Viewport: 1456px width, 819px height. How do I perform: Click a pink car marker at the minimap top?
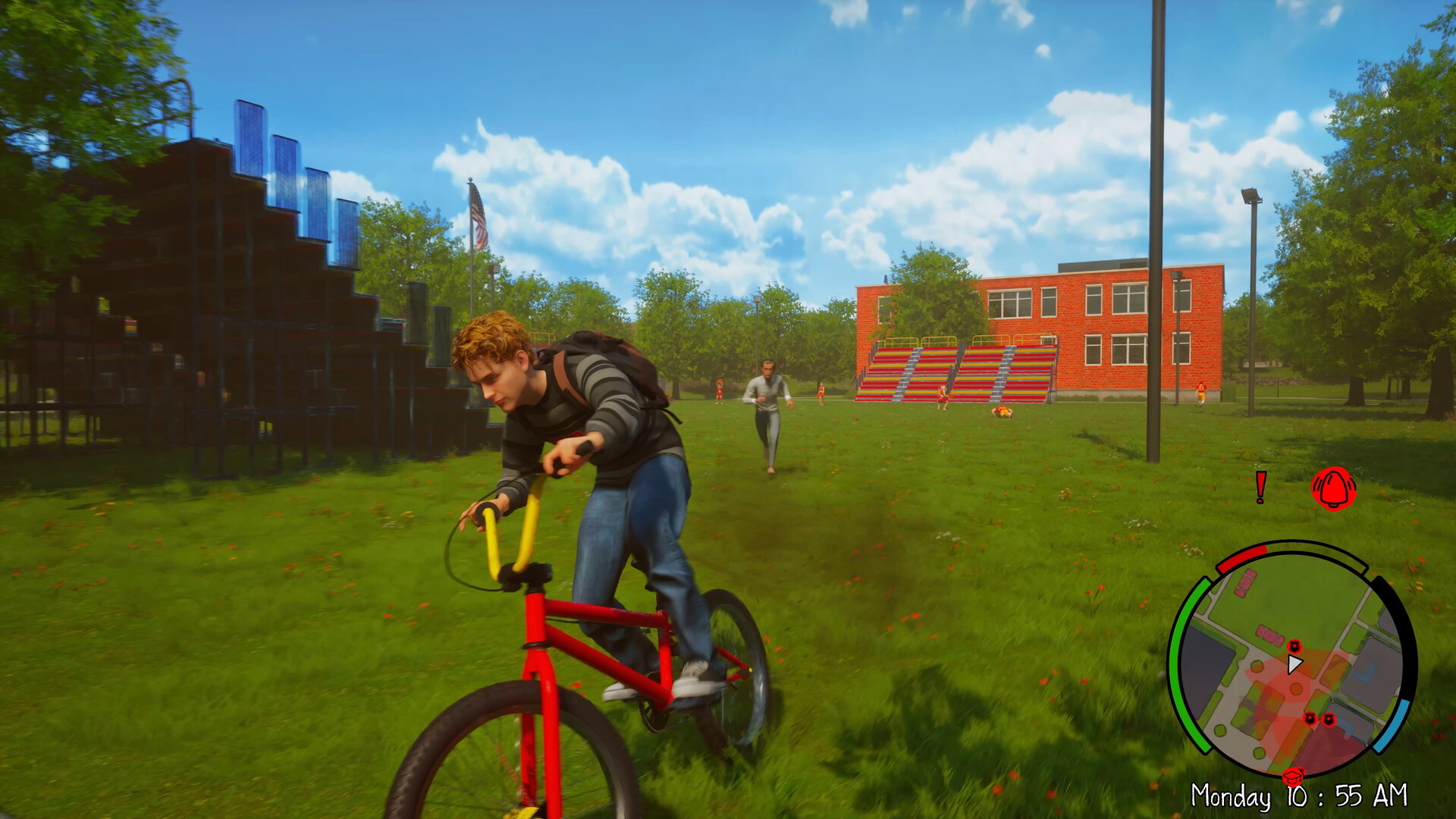(x=1246, y=582)
